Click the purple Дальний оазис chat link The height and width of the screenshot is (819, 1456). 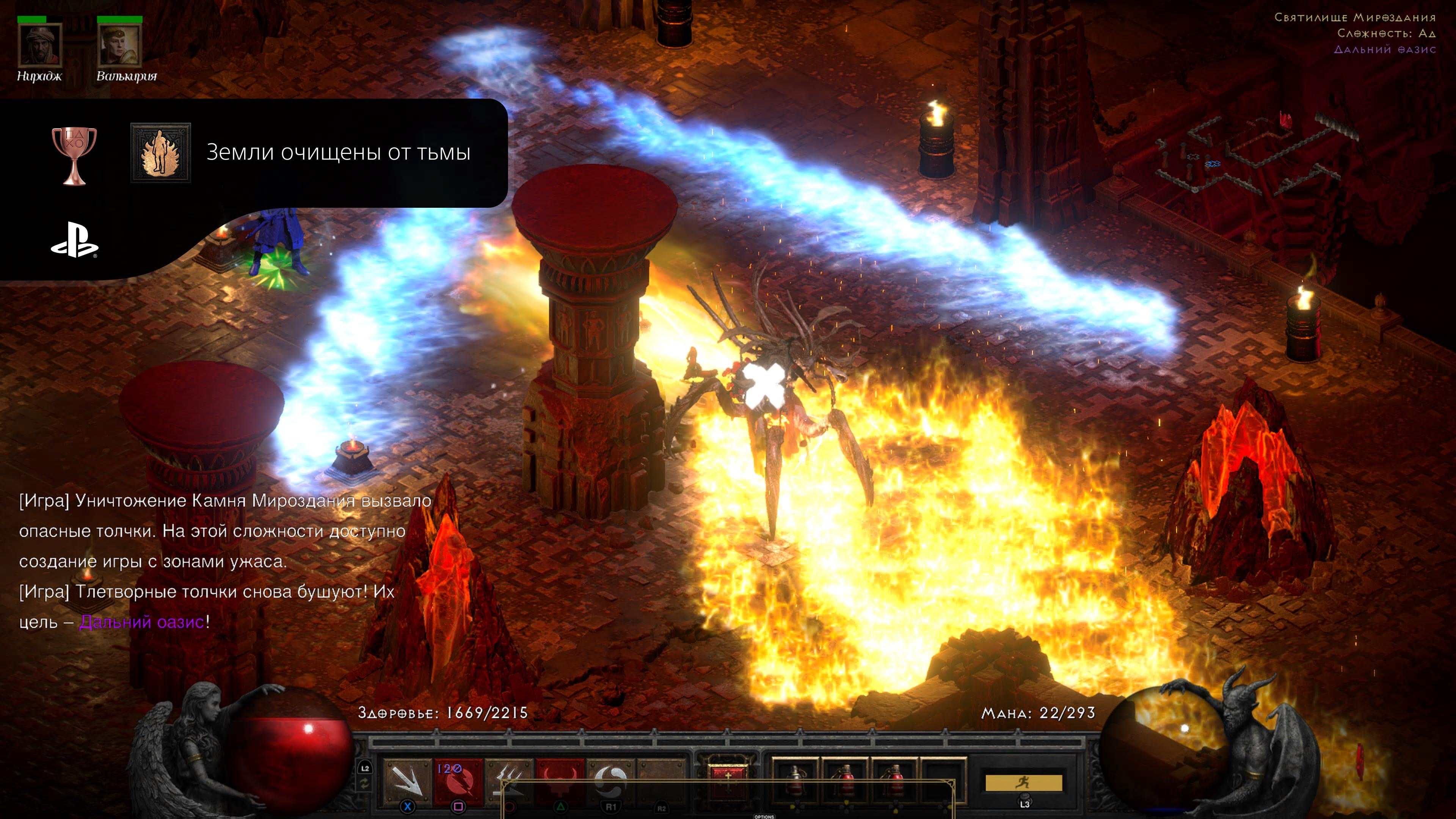tap(141, 622)
